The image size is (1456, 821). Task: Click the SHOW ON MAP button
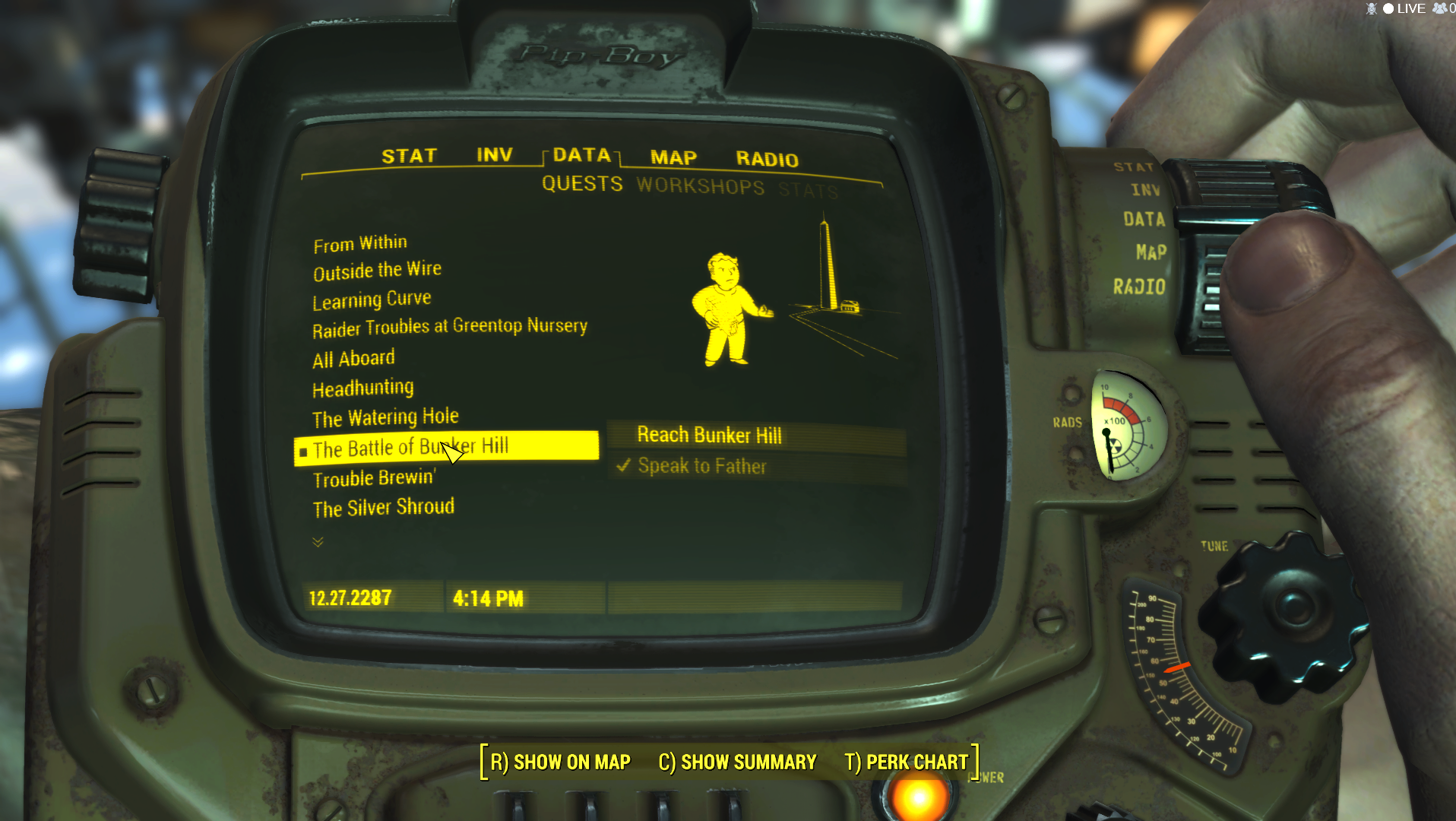coord(561,762)
